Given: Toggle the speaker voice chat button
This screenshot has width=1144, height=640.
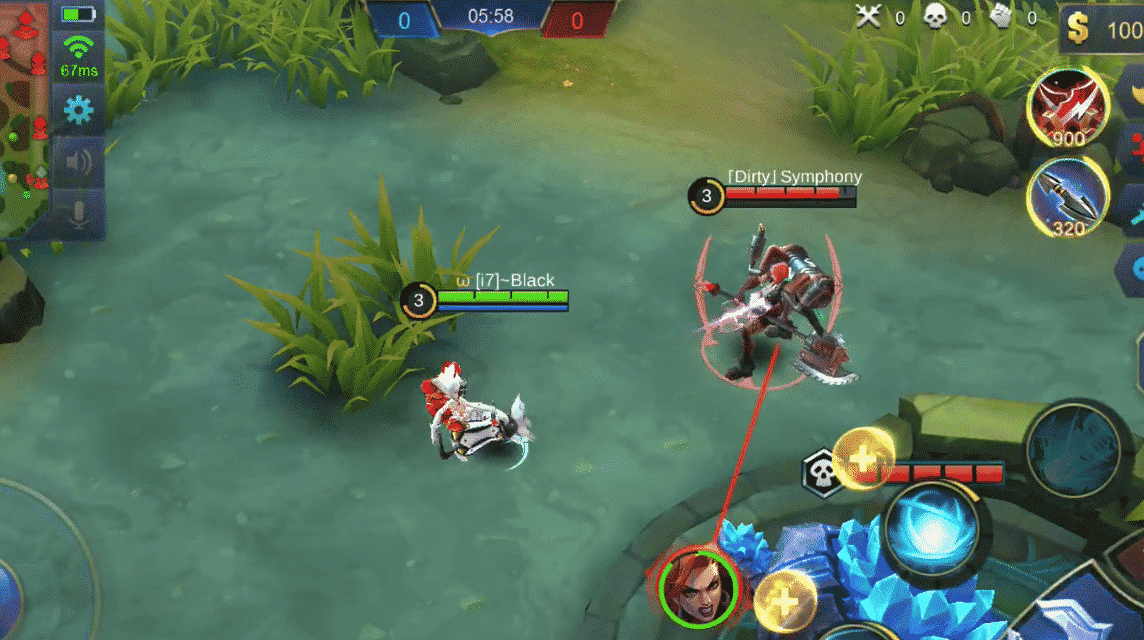Looking at the screenshot, I should 79,162.
